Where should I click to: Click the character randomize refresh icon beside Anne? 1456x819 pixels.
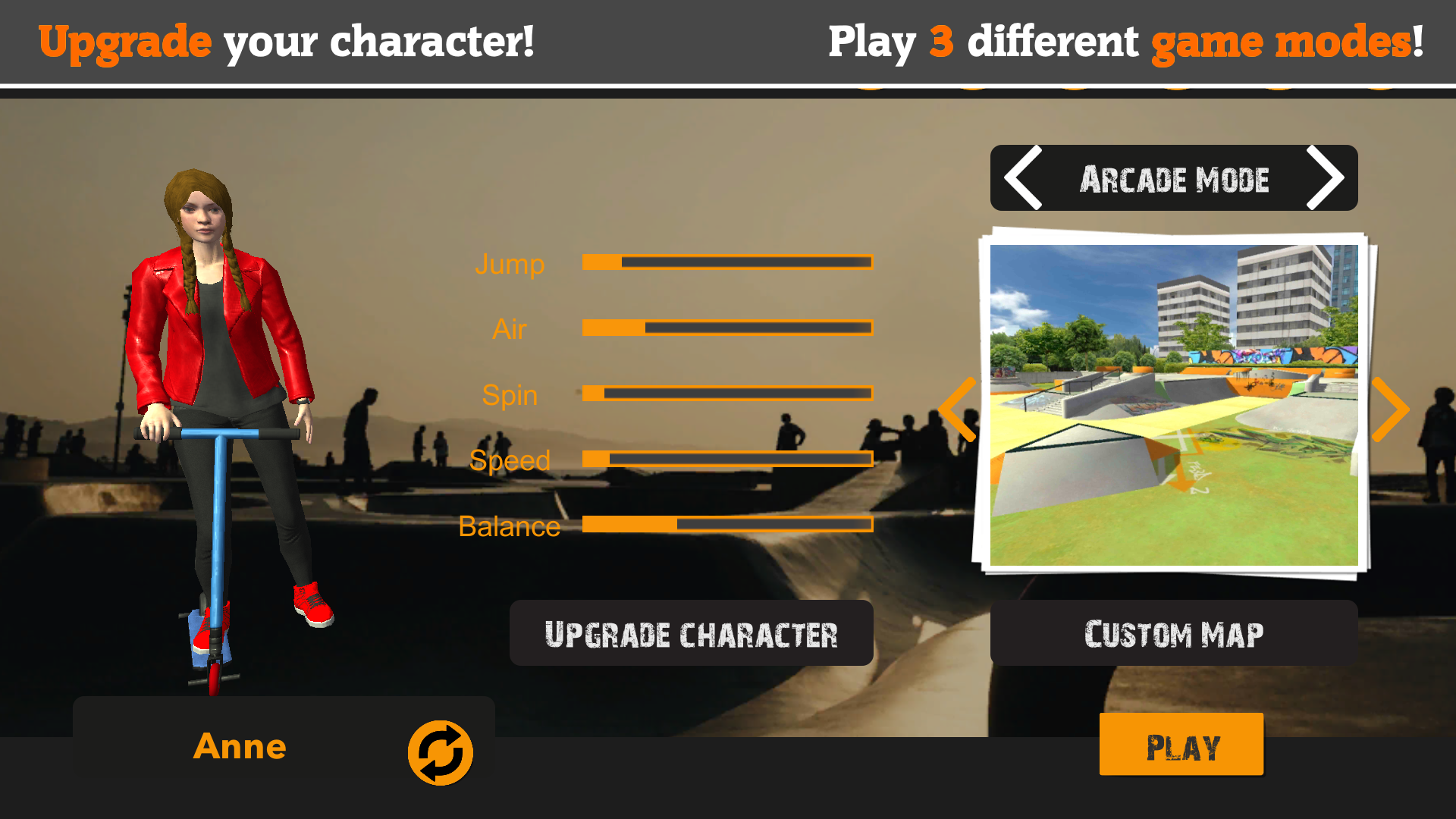point(439,752)
